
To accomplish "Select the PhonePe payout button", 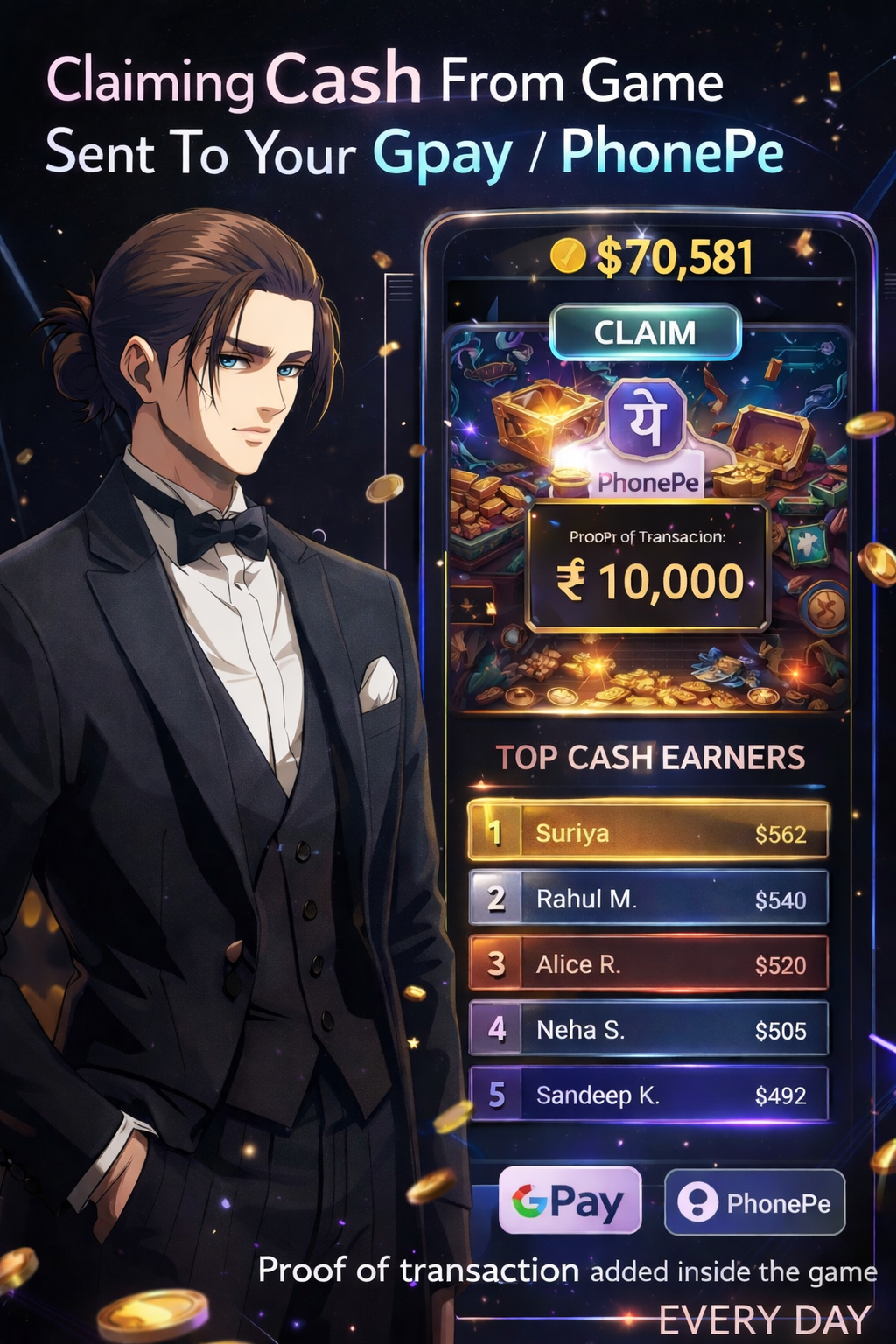I will pyautogui.click(x=755, y=1203).
